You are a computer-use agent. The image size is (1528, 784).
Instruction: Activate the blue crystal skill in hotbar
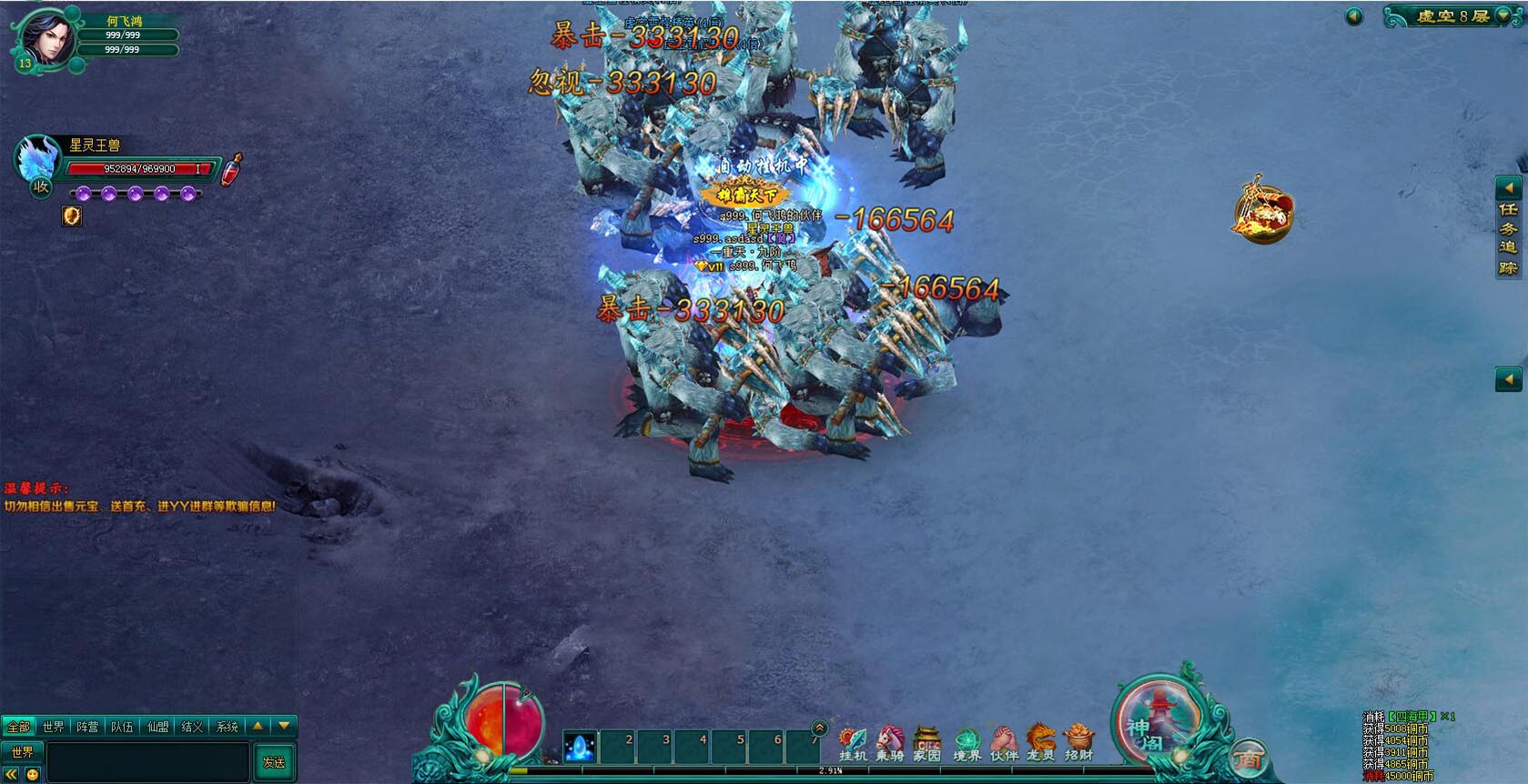click(580, 747)
